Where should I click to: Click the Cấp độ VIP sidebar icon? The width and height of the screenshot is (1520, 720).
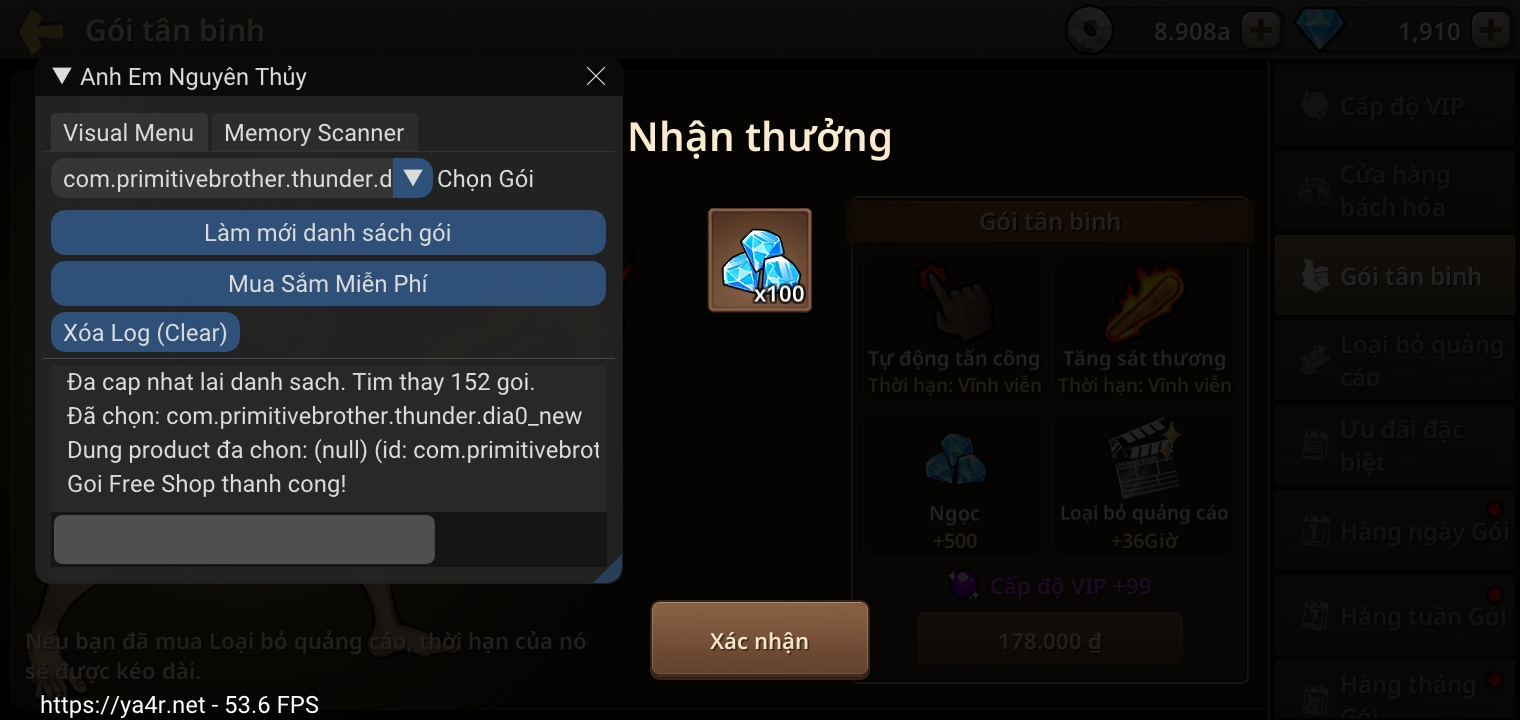click(1316, 104)
